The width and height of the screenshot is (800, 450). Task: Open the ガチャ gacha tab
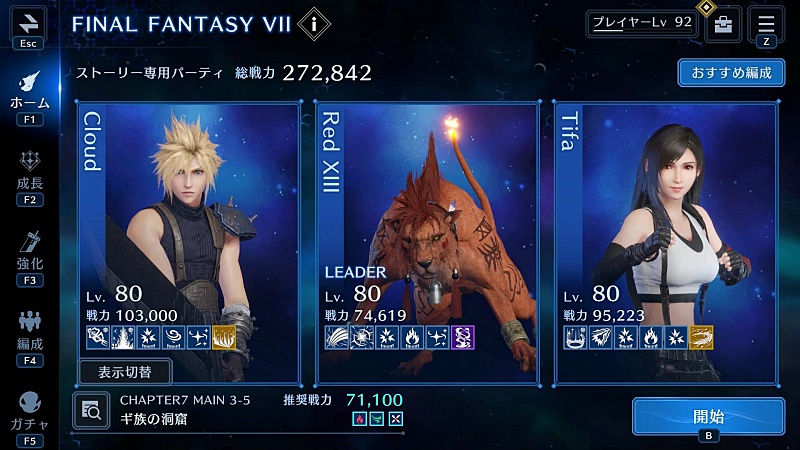click(x=29, y=412)
